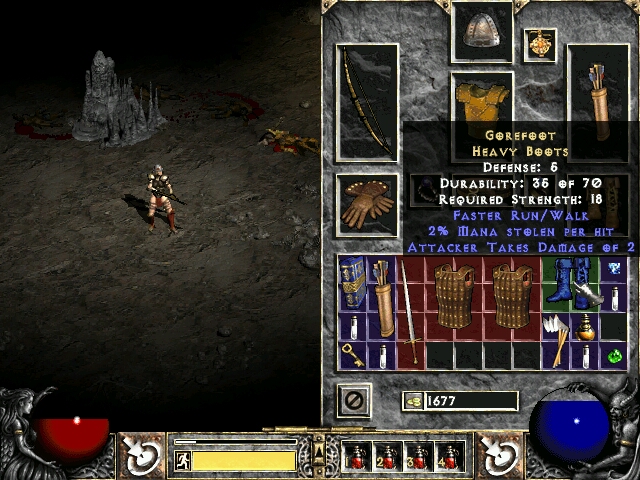The image size is (640, 480).
Task: Click the equipped amulet slot
Action: point(540,45)
